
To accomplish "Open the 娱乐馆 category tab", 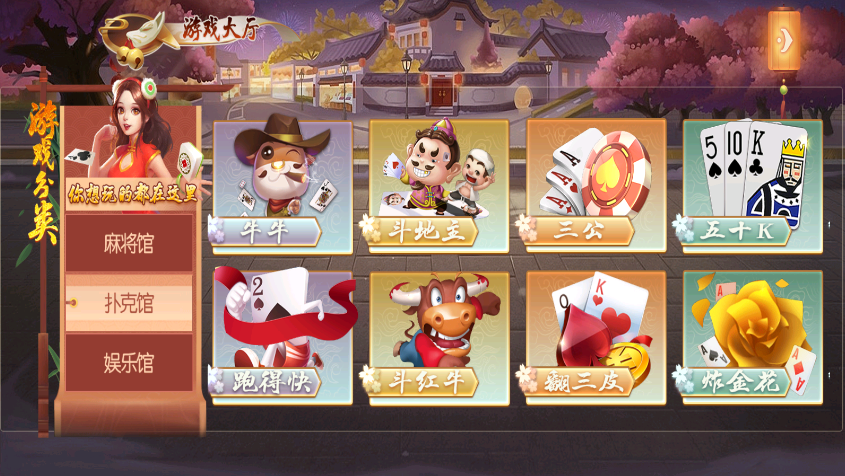I will click(129, 363).
